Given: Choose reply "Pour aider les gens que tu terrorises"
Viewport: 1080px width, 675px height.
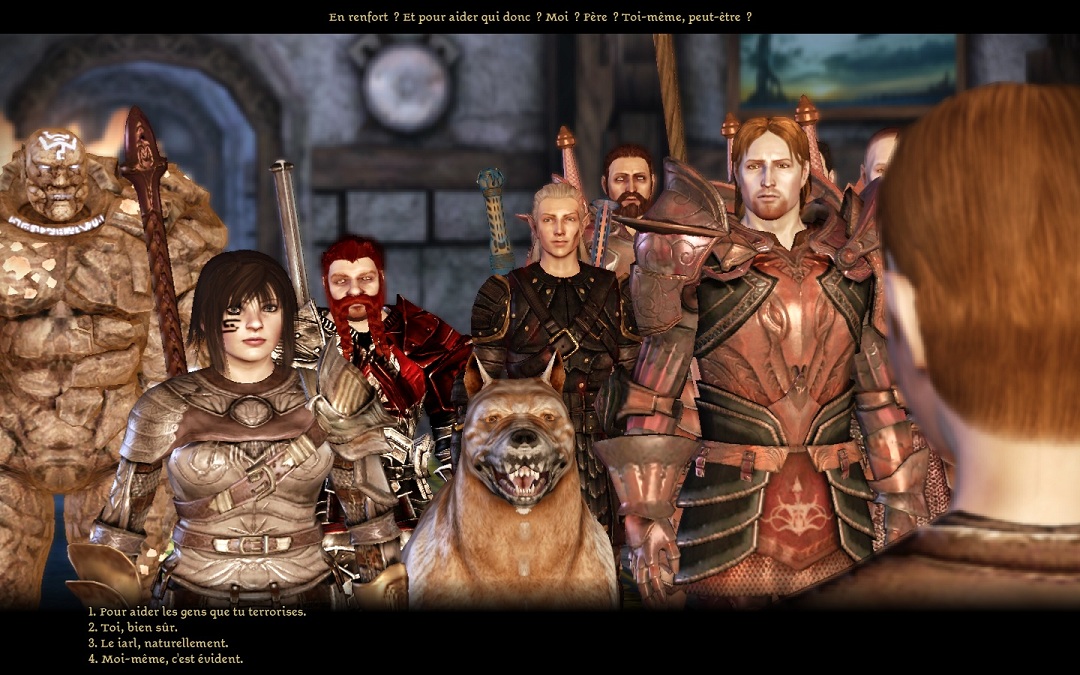Looking at the screenshot, I should pyautogui.click(x=202, y=611).
